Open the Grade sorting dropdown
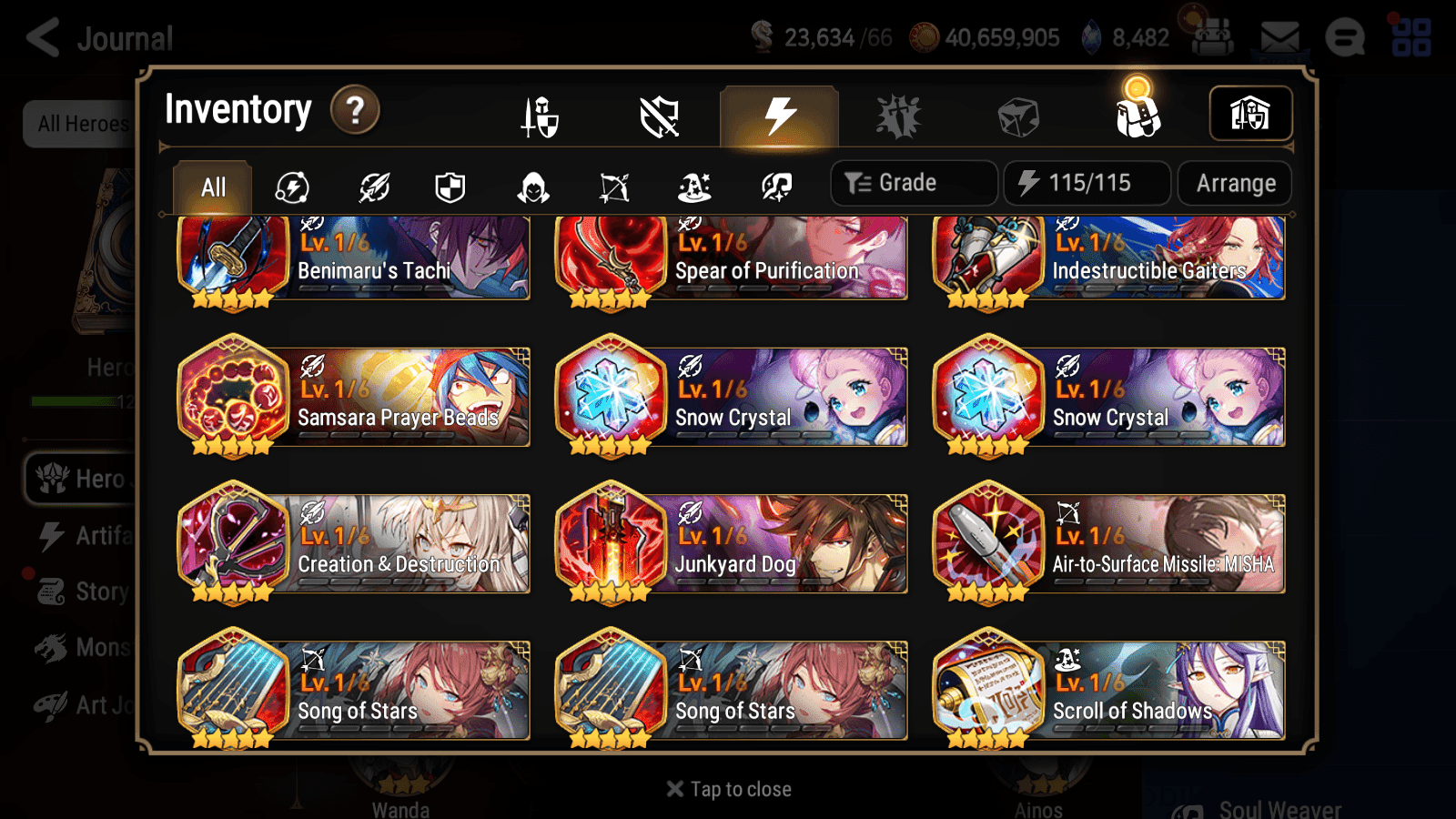 click(913, 182)
